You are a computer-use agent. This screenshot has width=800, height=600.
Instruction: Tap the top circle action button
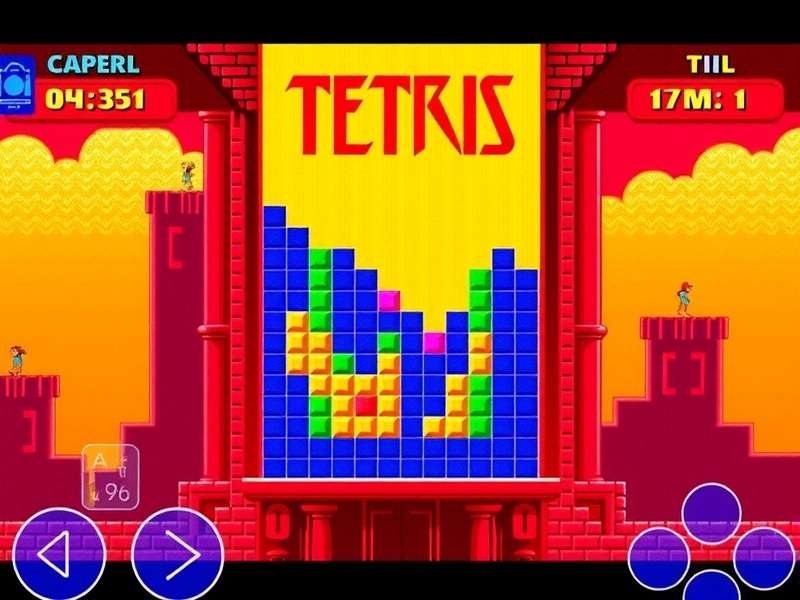(x=711, y=513)
